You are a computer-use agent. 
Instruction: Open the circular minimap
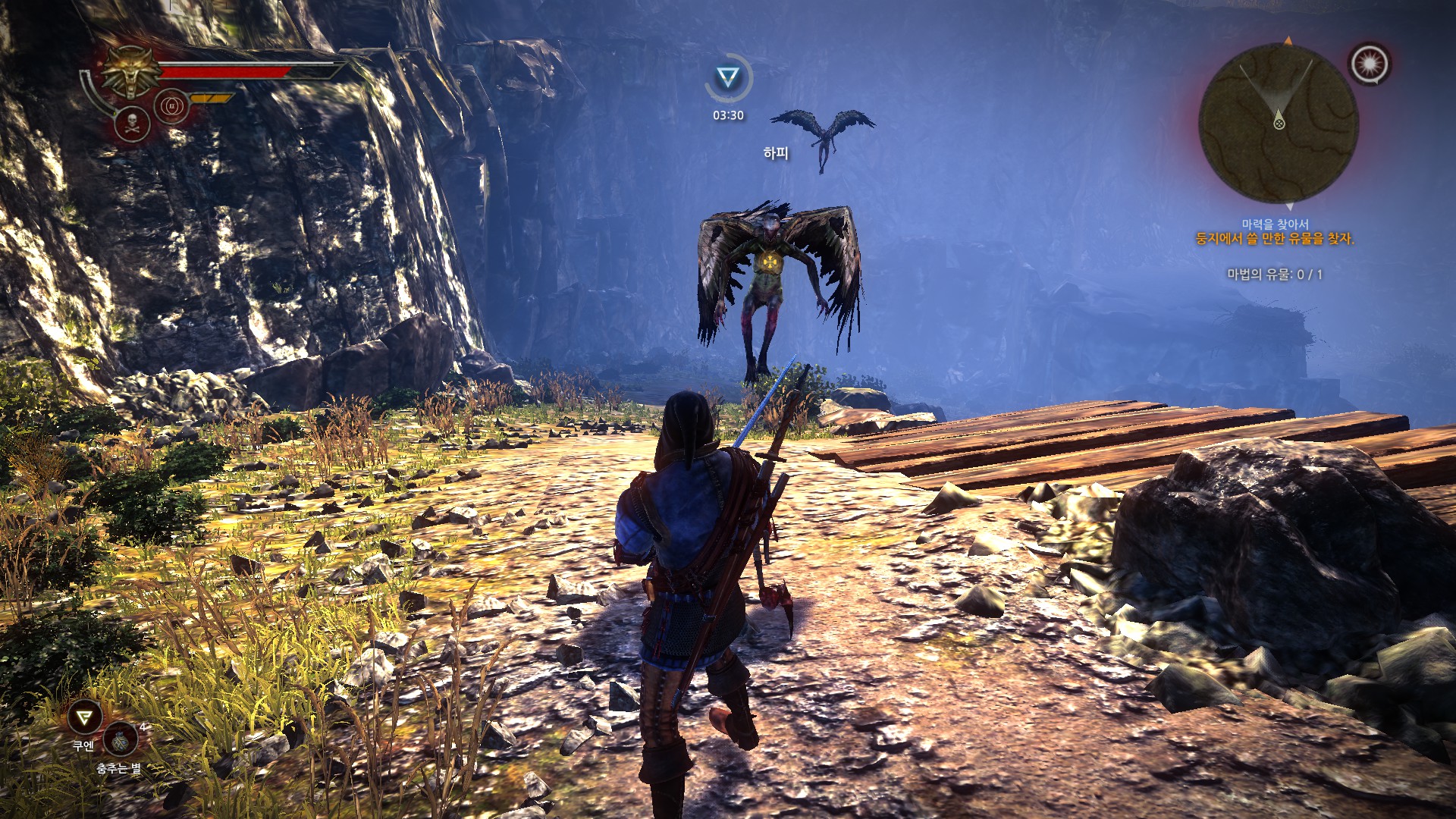[x=1279, y=123]
